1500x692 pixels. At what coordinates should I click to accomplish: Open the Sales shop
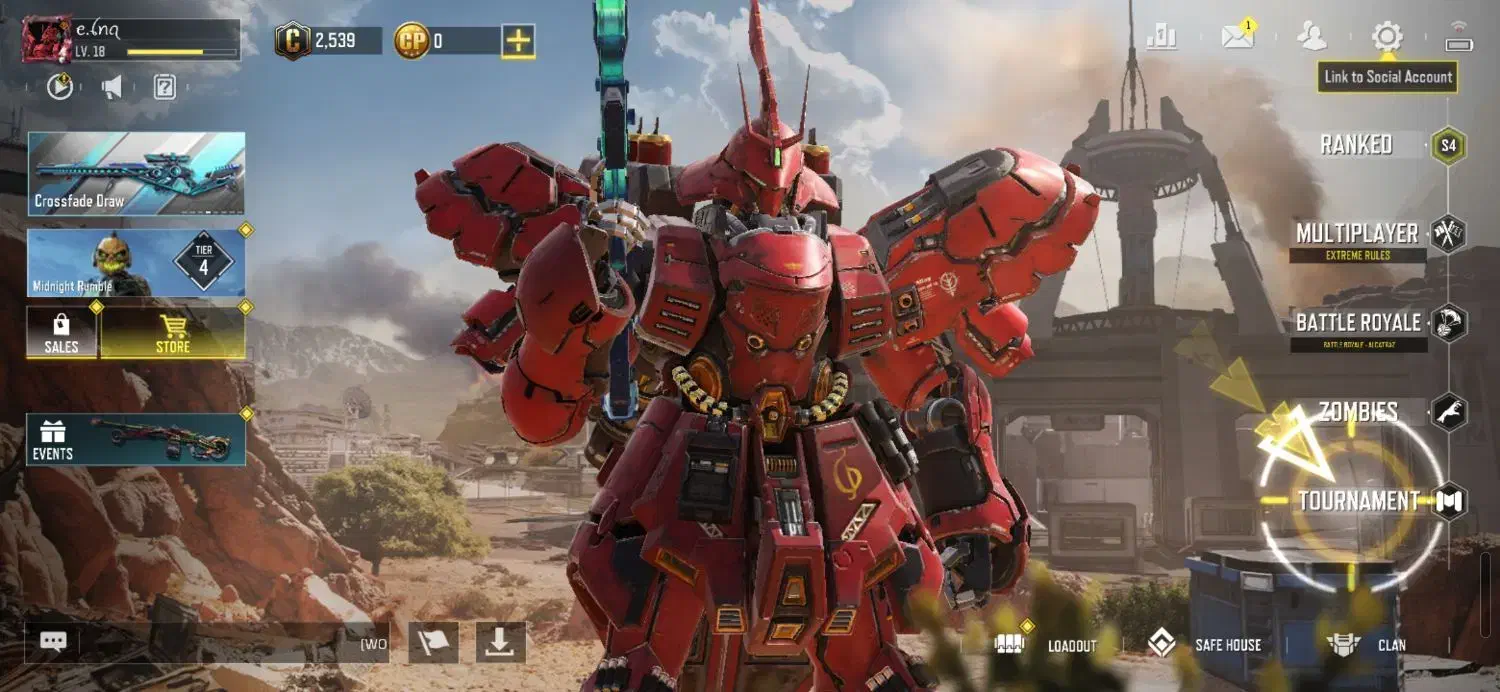click(x=61, y=333)
